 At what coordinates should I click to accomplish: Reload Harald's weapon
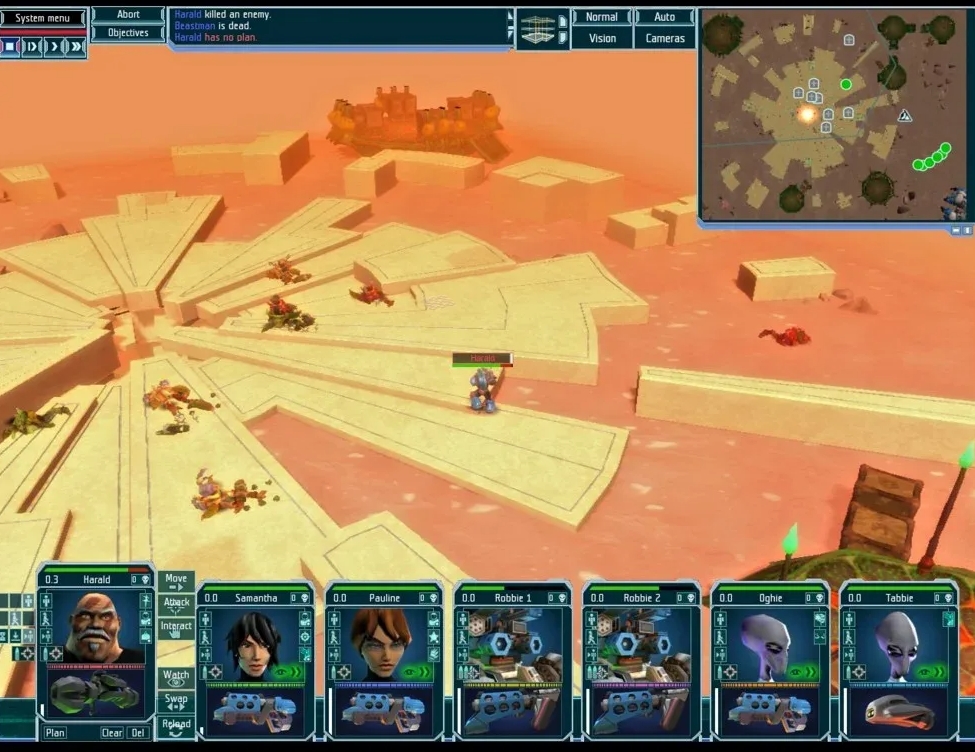click(176, 723)
